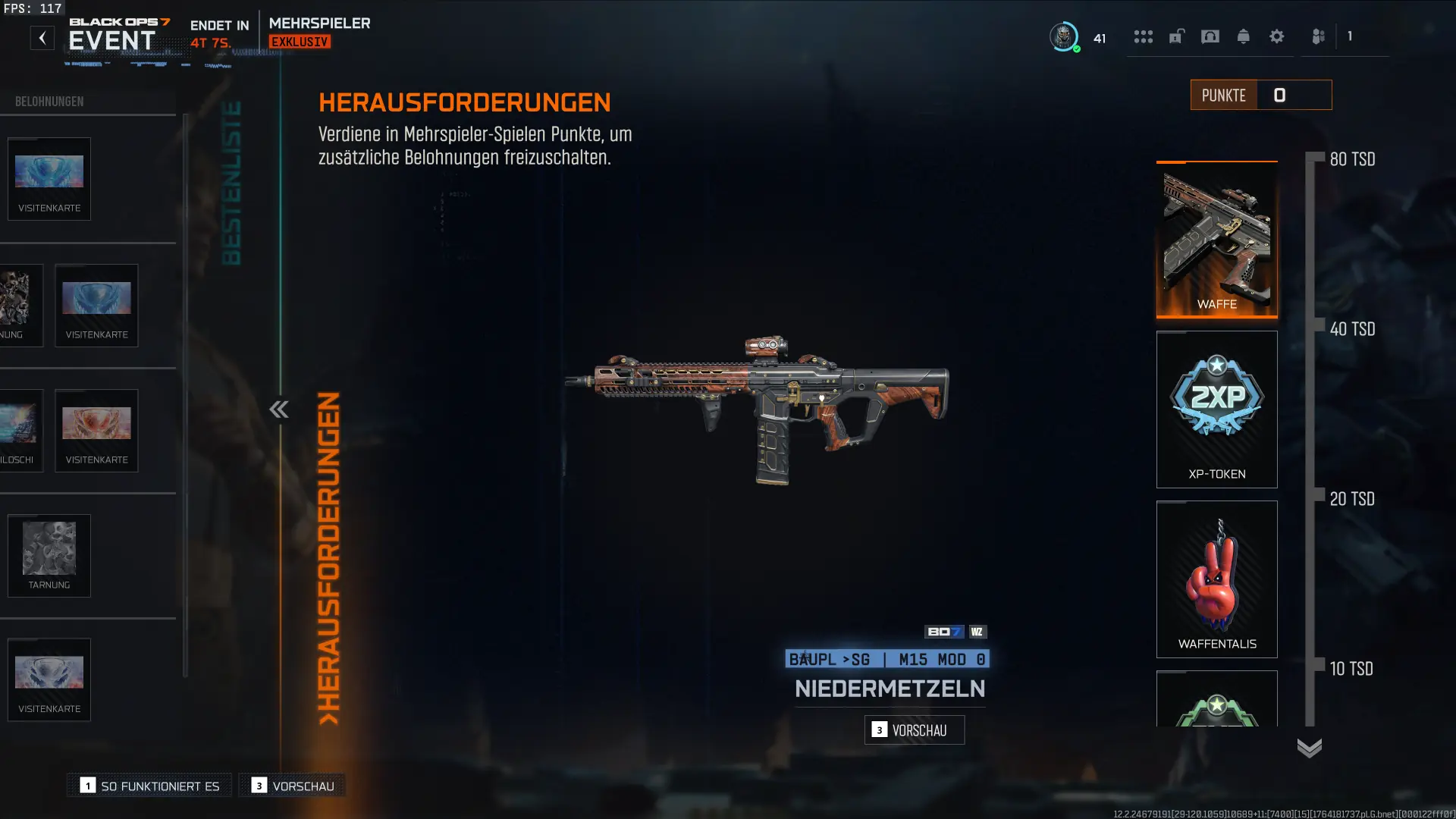This screenshot has height=819, width=1456.
Task: Open the friends/party icon beside the counter
Action: pyautogui.click(x=1317, y=35)
